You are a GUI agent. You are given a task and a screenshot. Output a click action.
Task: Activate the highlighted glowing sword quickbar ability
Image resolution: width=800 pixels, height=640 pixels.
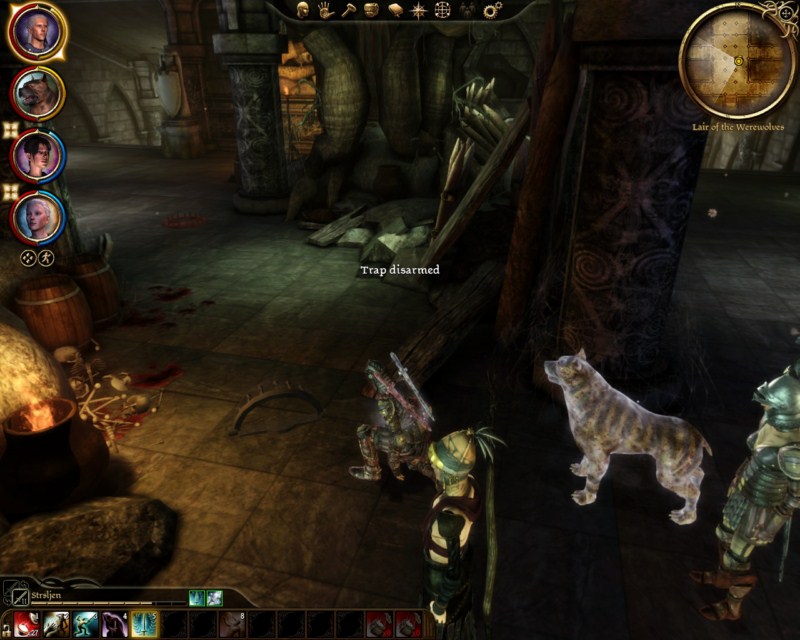pos(145,624)
